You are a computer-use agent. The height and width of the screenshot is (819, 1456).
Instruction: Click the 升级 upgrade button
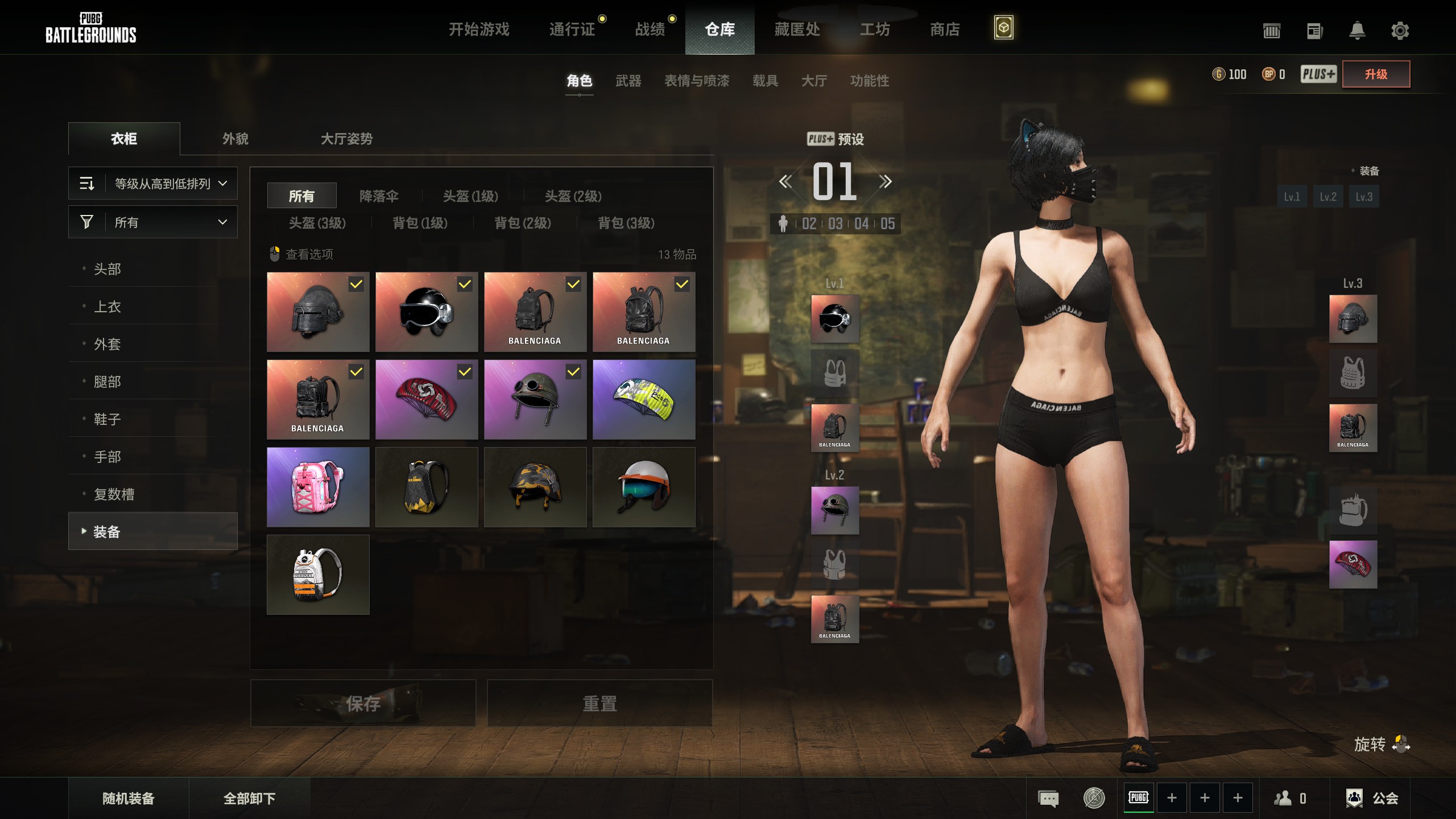[1376, 74]
